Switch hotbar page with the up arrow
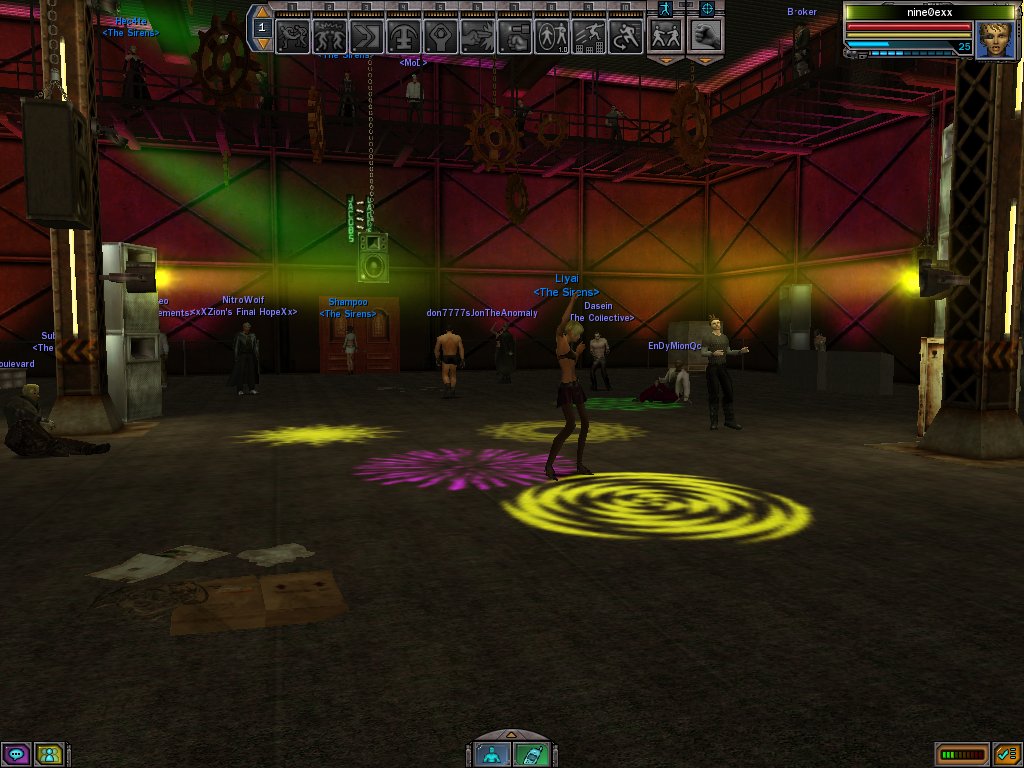Image resolution: width=1024 pixels, height=768 pixels. (x=262, y=12)
